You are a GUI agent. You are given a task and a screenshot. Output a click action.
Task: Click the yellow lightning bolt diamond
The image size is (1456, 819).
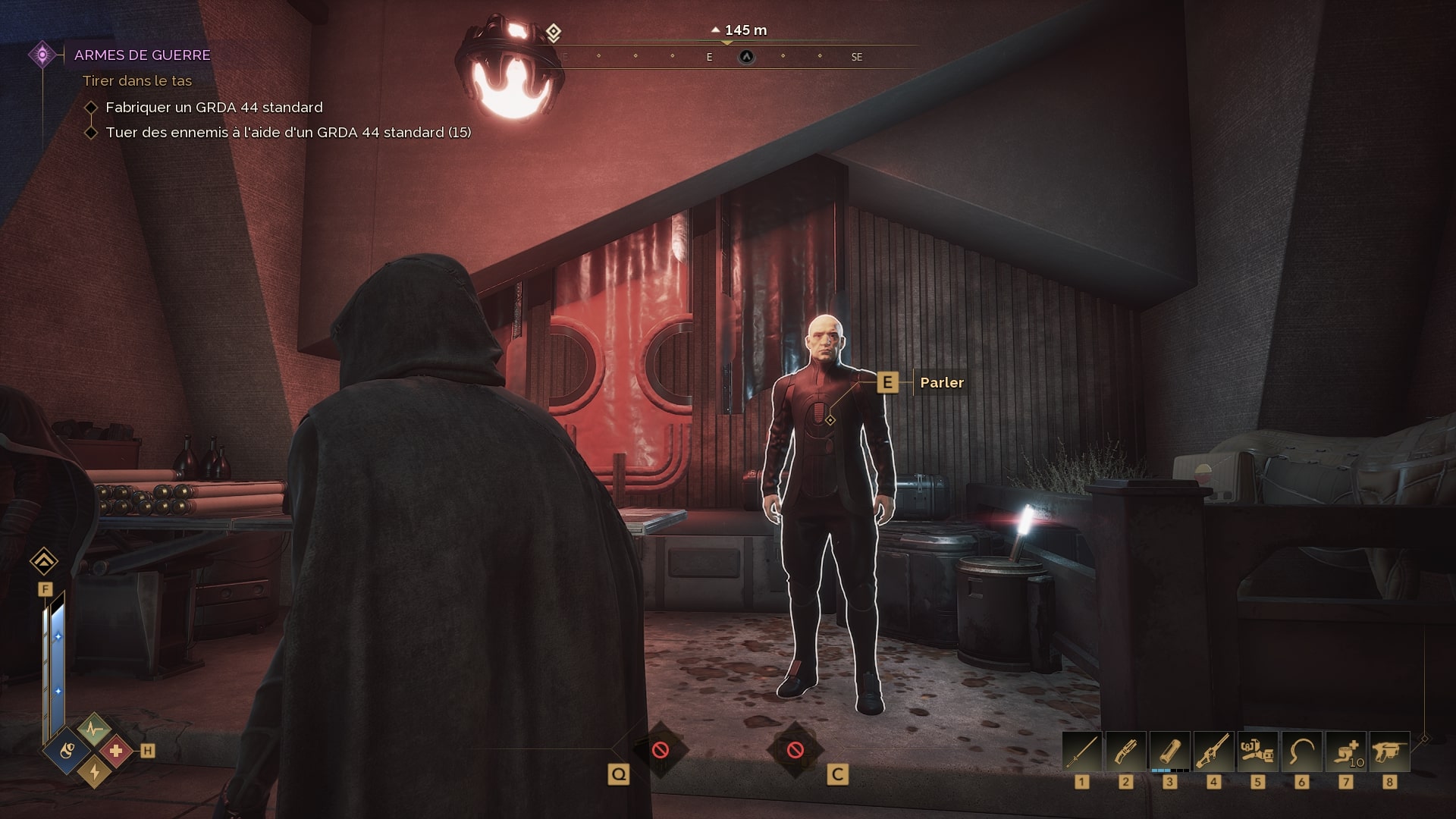[x=94, y=772]
